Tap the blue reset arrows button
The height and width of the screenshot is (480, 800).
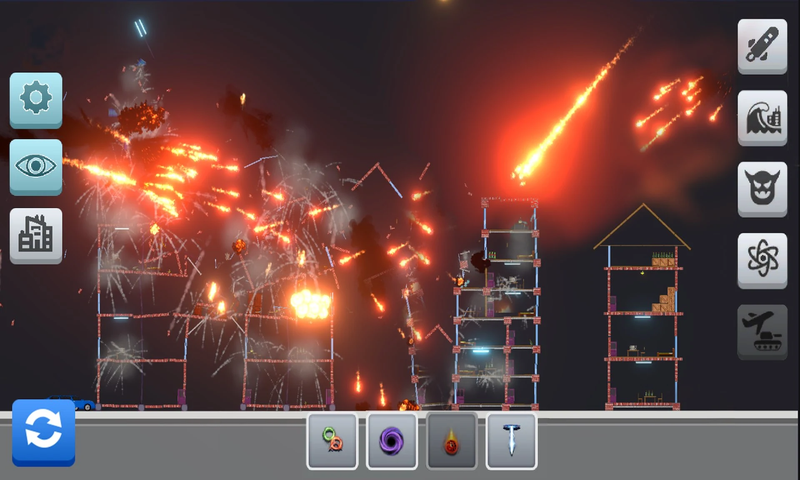[43, 432]
